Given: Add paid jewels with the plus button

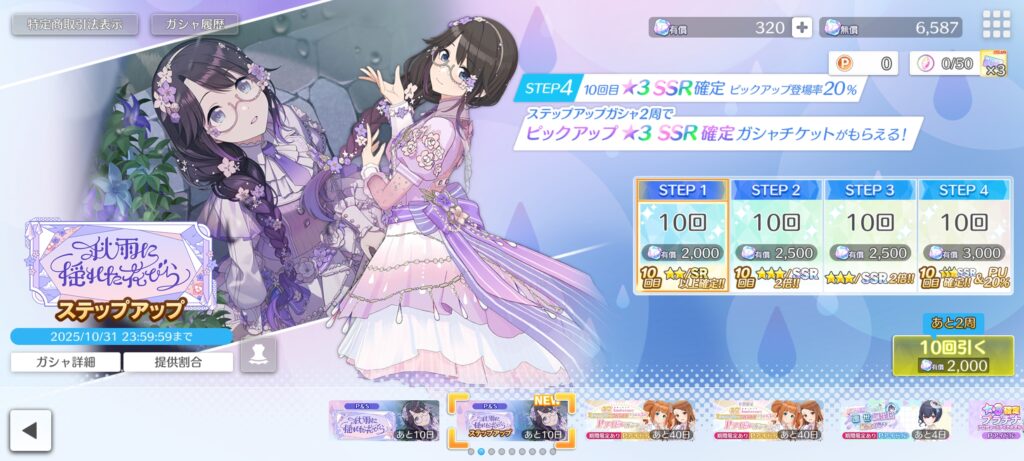Looking at the screenshot, I should click(x=801, y=28).
